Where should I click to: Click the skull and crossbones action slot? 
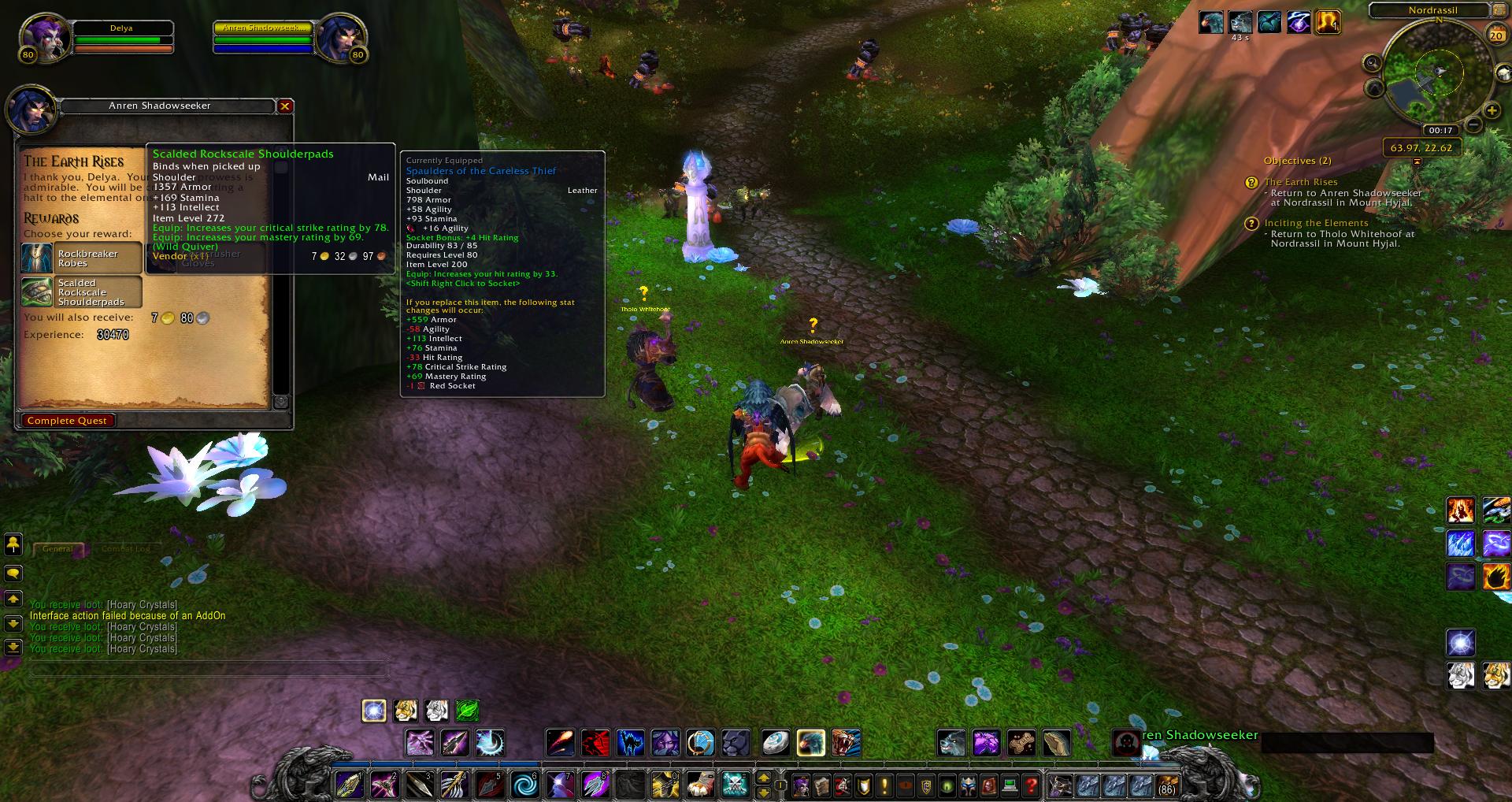[x=735, y=785]
